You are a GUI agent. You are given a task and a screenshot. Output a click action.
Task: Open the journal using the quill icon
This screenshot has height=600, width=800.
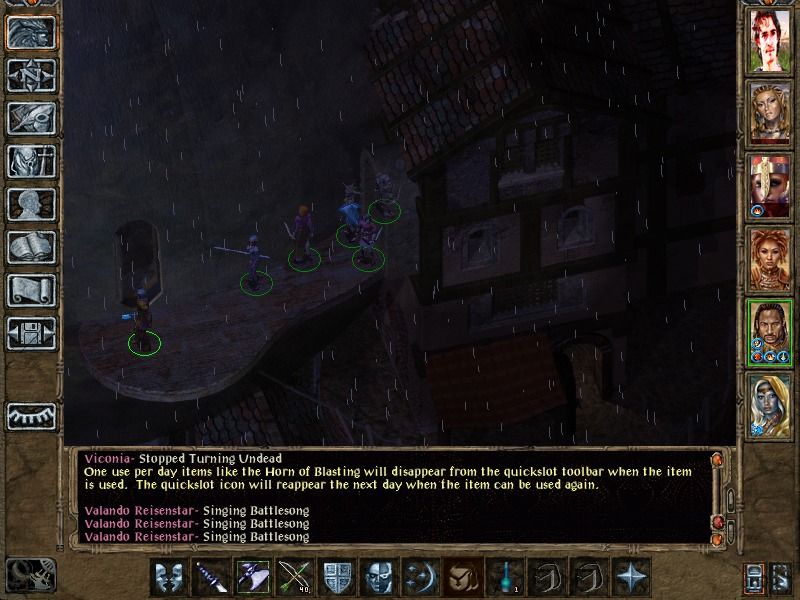(x=31, y=118)
